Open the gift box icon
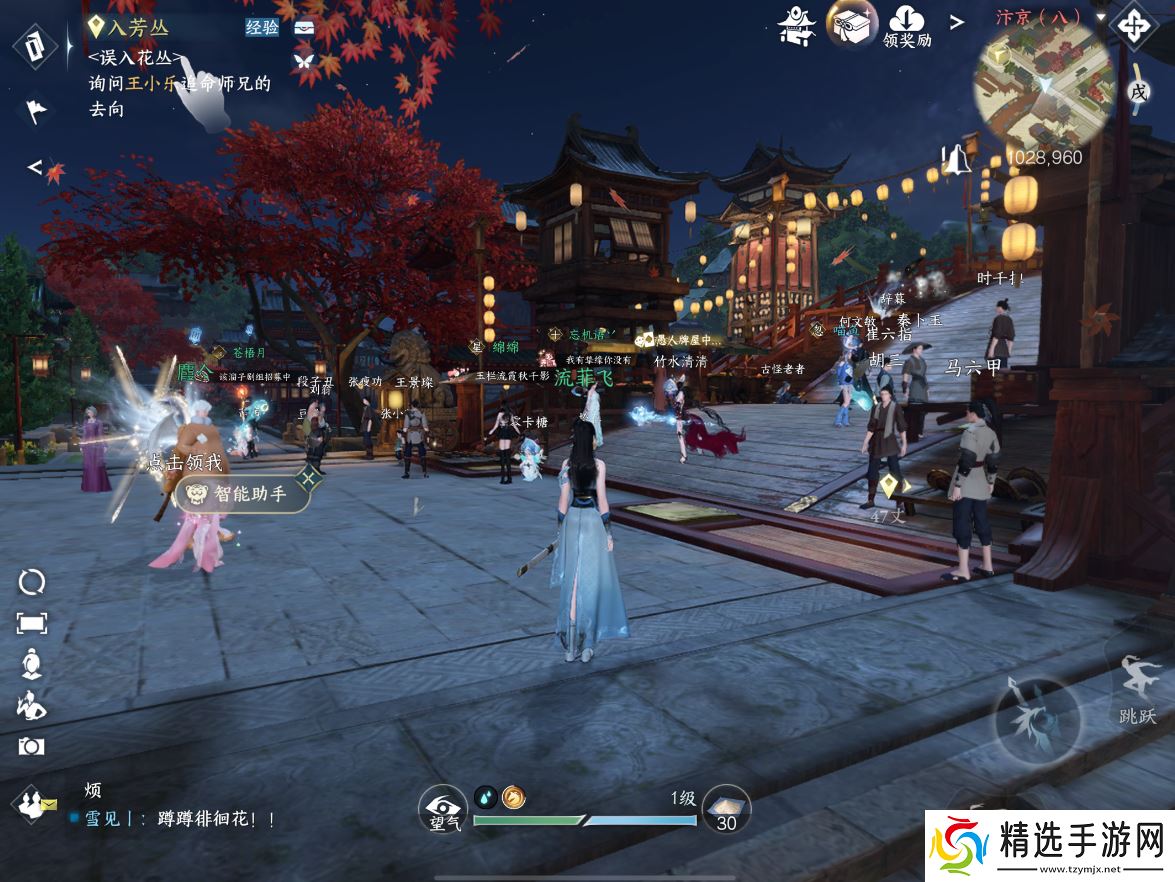 coord(852,23)
